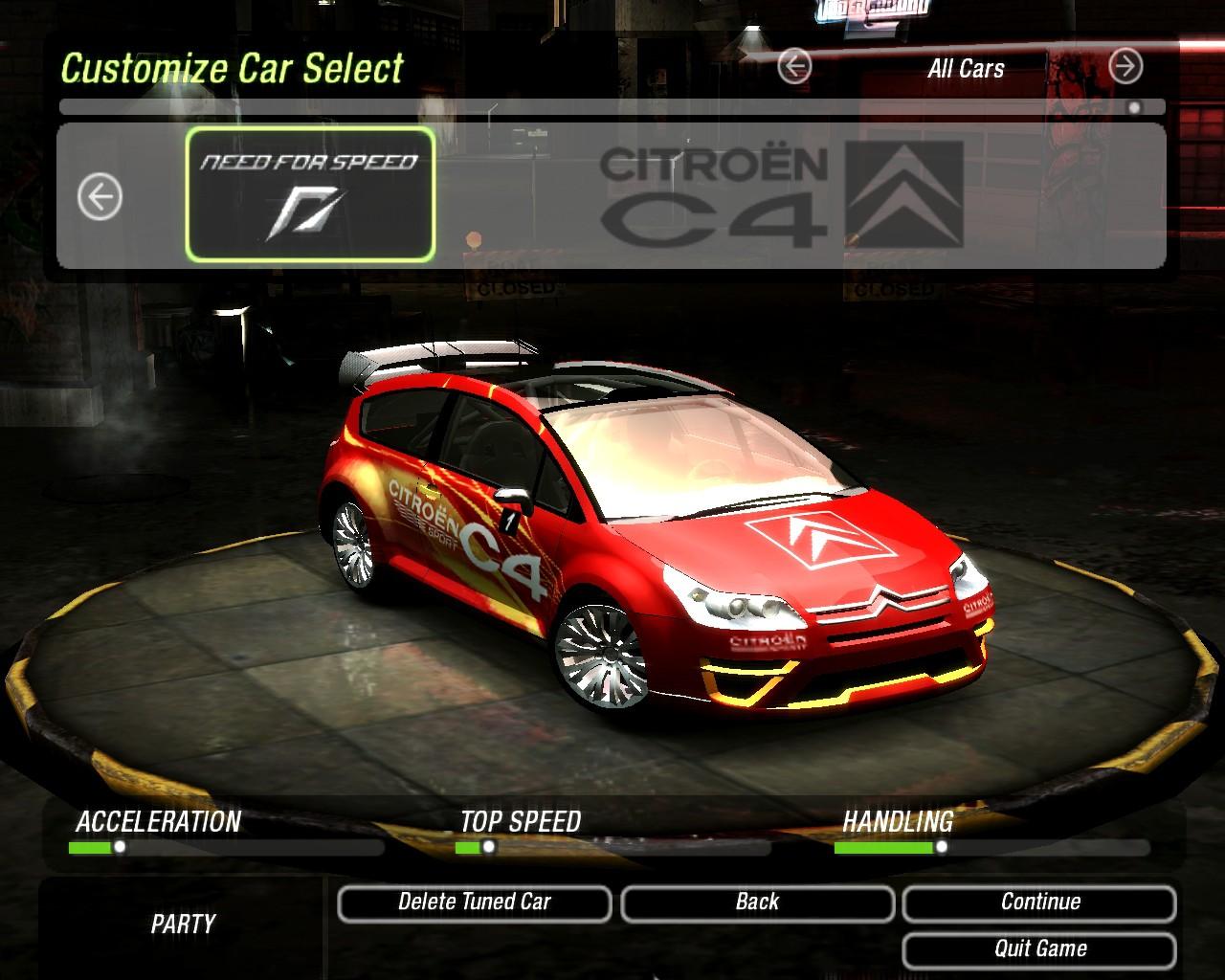
Task: Quit the game
Action: tap(1039, 949)
